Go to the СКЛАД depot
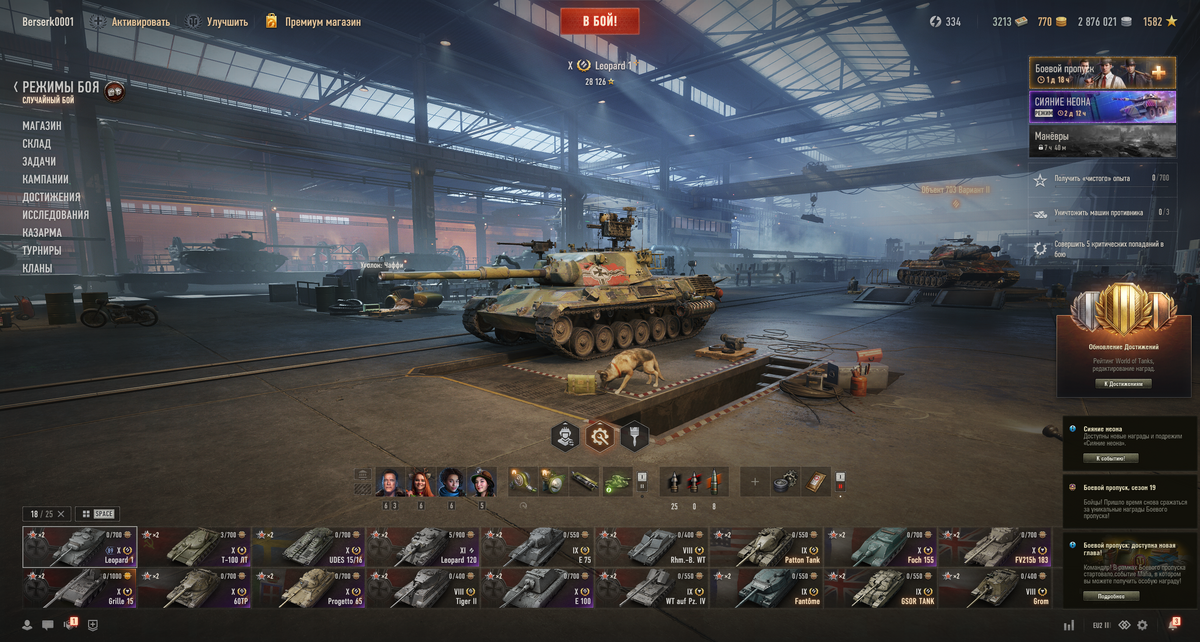Image resolution: width=1200 pixels, height=642 pixels. [x=37, y=144]
